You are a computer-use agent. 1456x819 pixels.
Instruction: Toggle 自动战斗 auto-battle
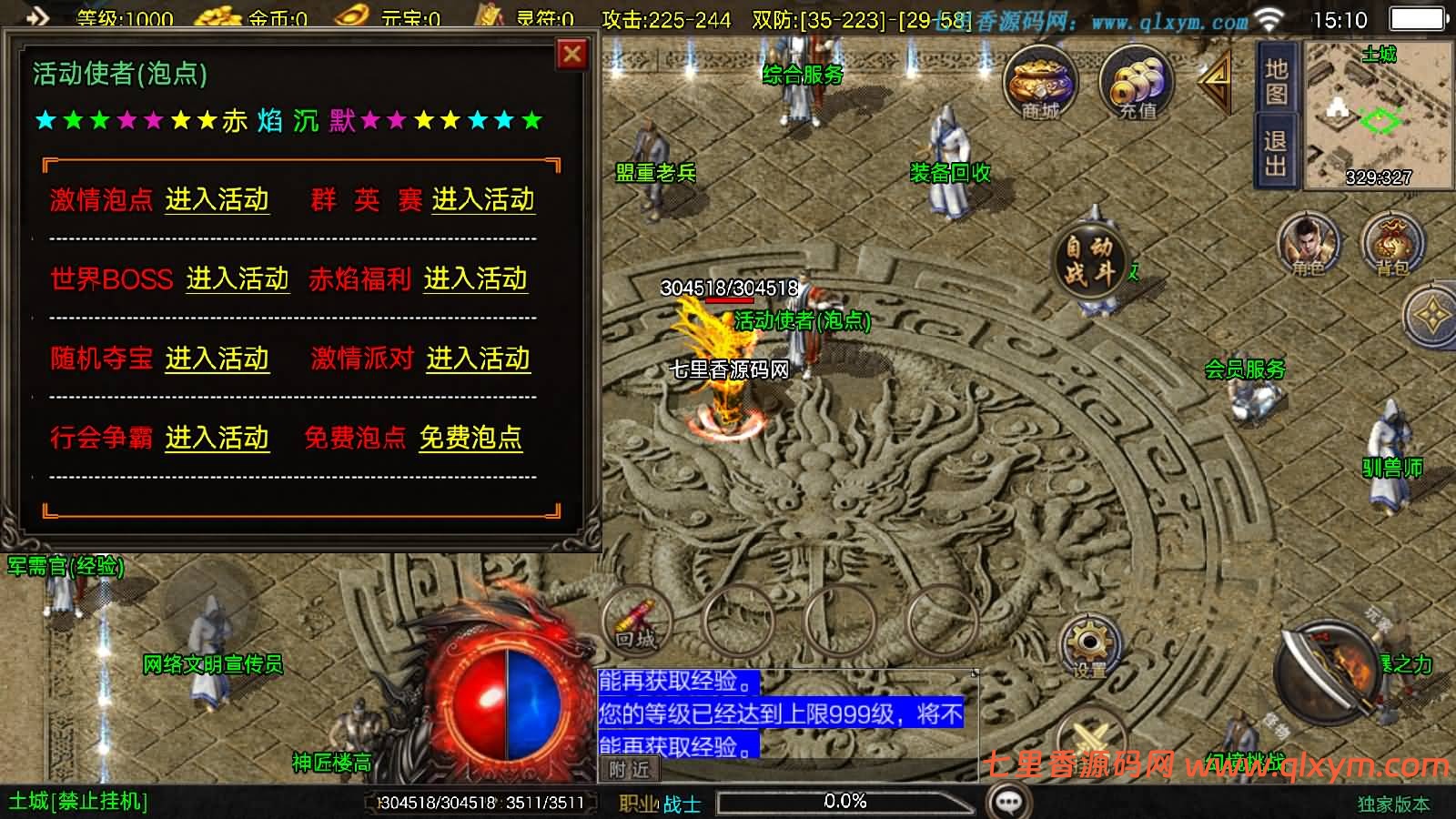click(1089, 259)
